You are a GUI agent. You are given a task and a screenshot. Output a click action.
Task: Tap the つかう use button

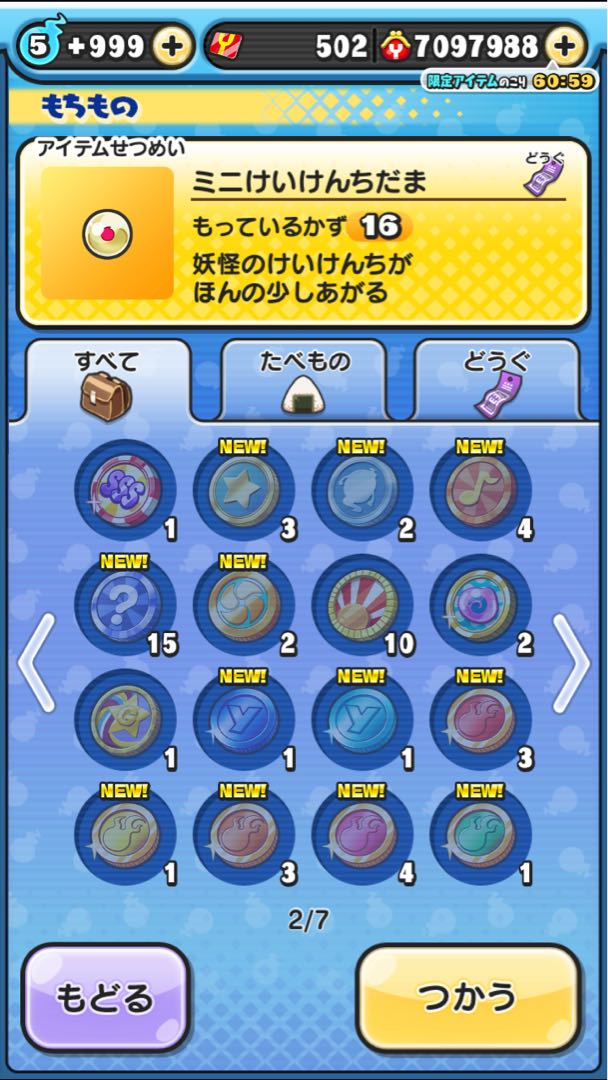468,996
